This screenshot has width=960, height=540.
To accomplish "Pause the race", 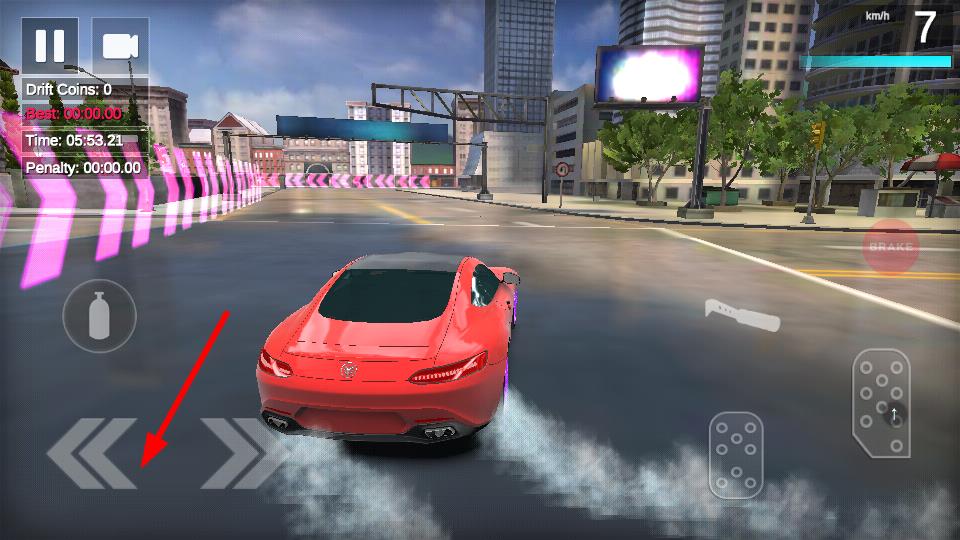I will [50, 46].
